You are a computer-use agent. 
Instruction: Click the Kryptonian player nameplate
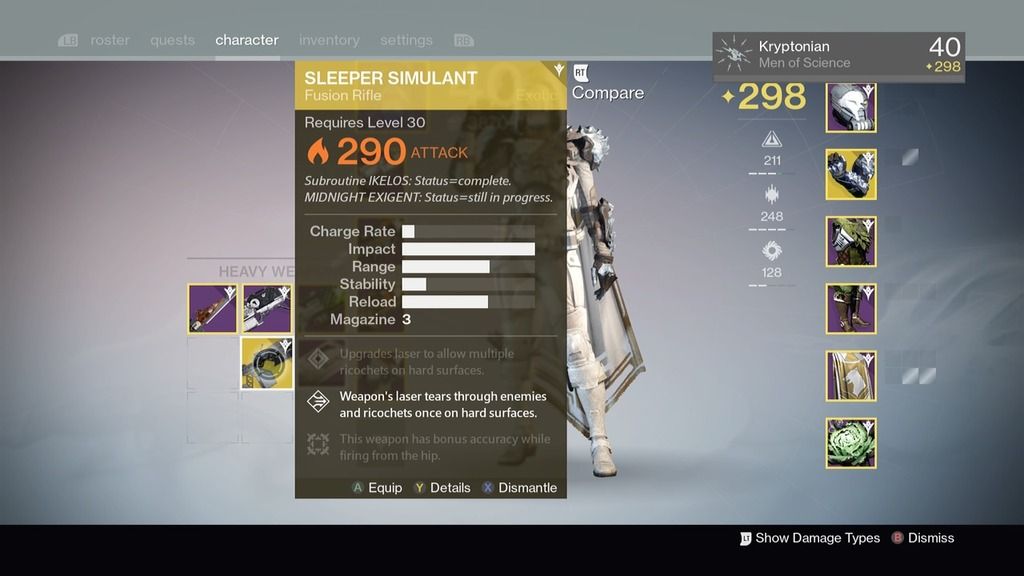[x=838, y=56]
